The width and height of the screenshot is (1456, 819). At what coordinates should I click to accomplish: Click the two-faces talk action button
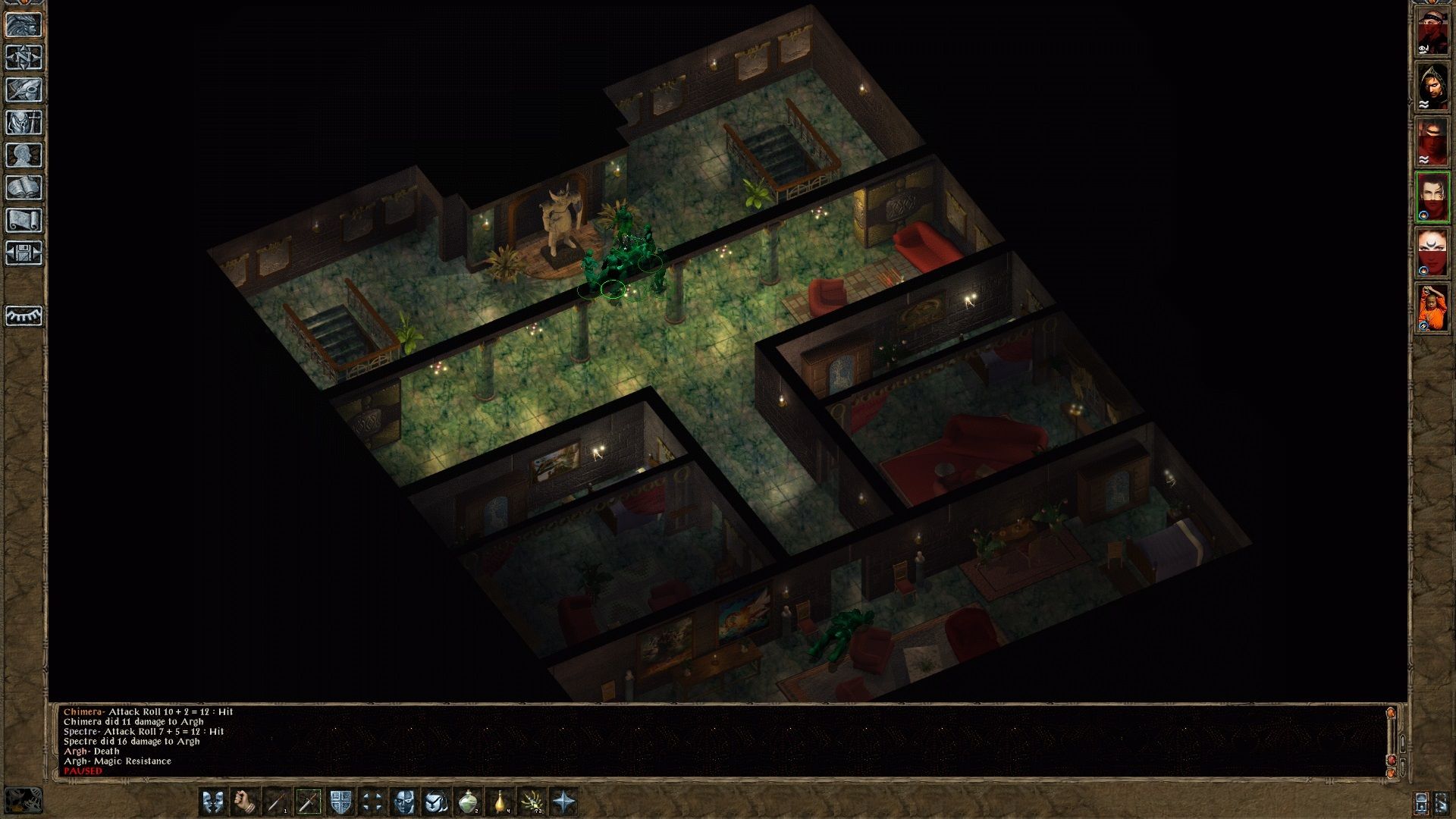point(213,802)
